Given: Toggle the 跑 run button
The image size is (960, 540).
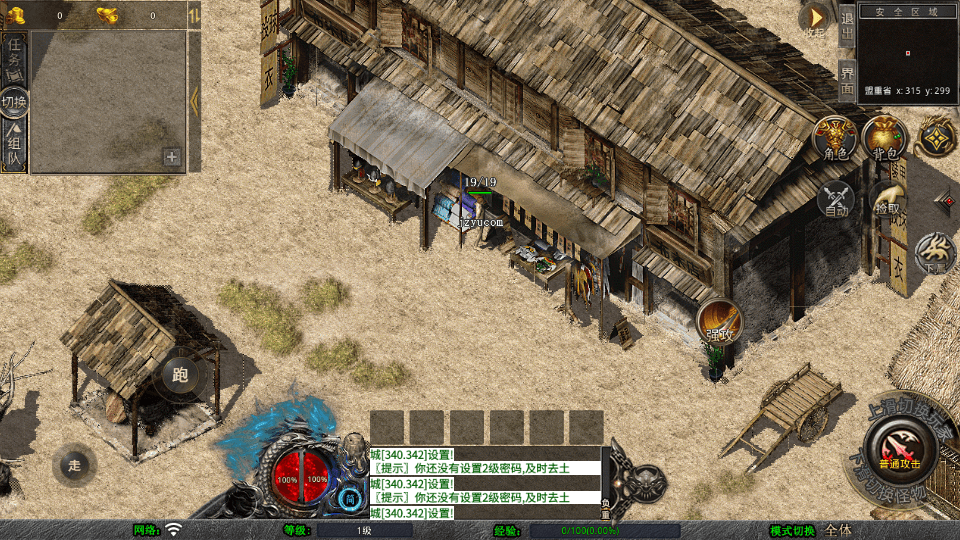Looking at the screenshot, I should [181, 376].
